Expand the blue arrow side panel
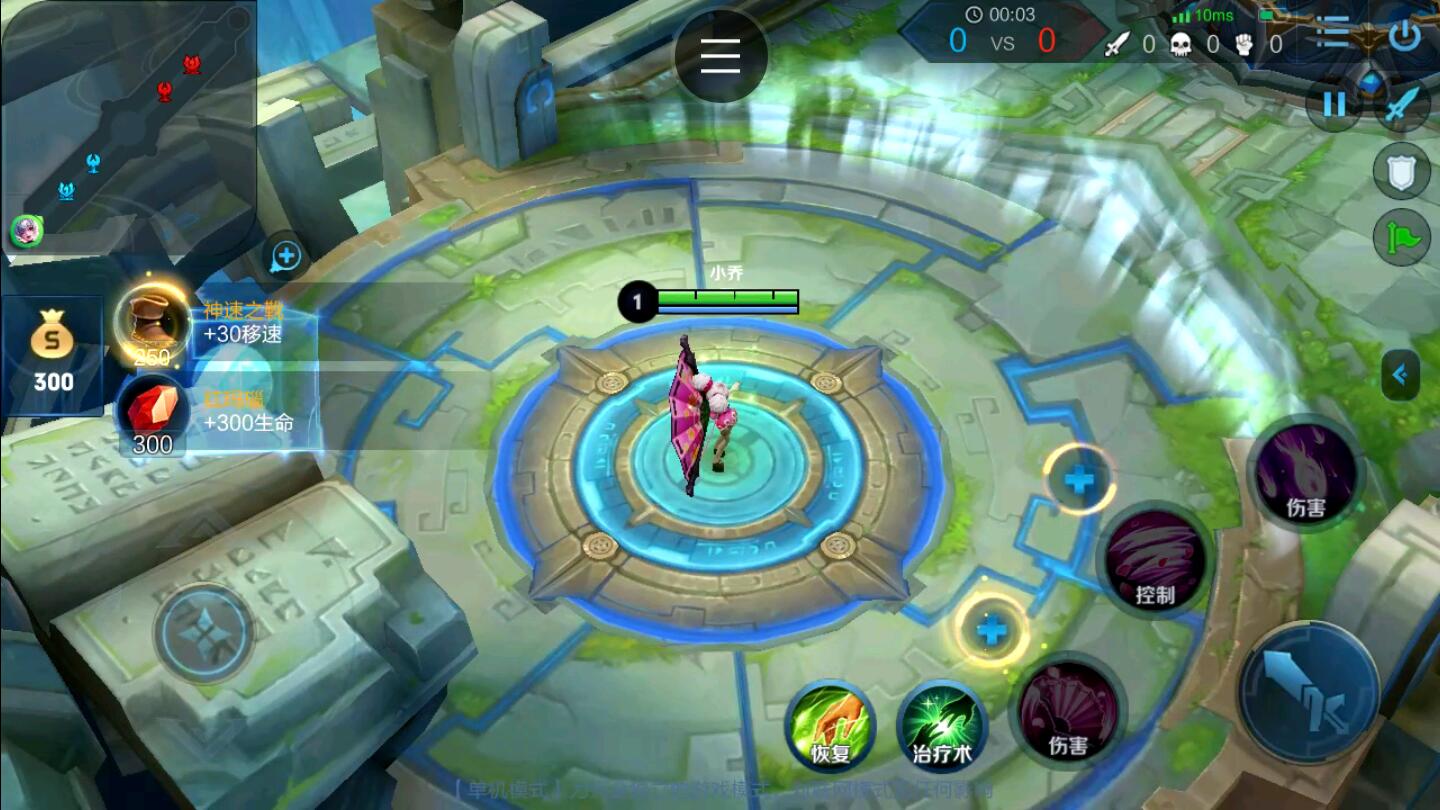This screenshot has width=1440, height=810. pos(1400,375)
